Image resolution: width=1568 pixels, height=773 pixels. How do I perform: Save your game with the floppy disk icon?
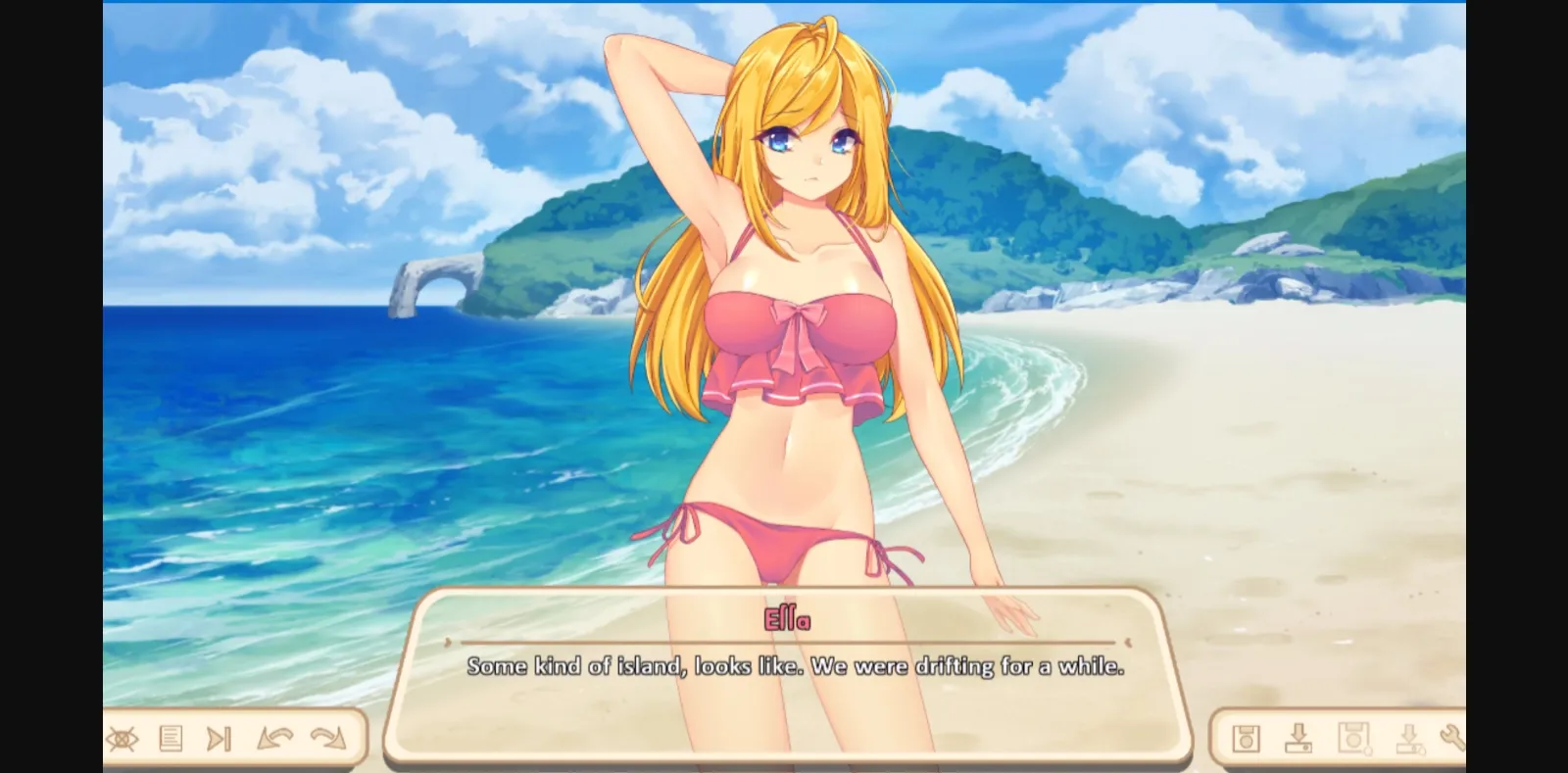[x=1247, y=740]
